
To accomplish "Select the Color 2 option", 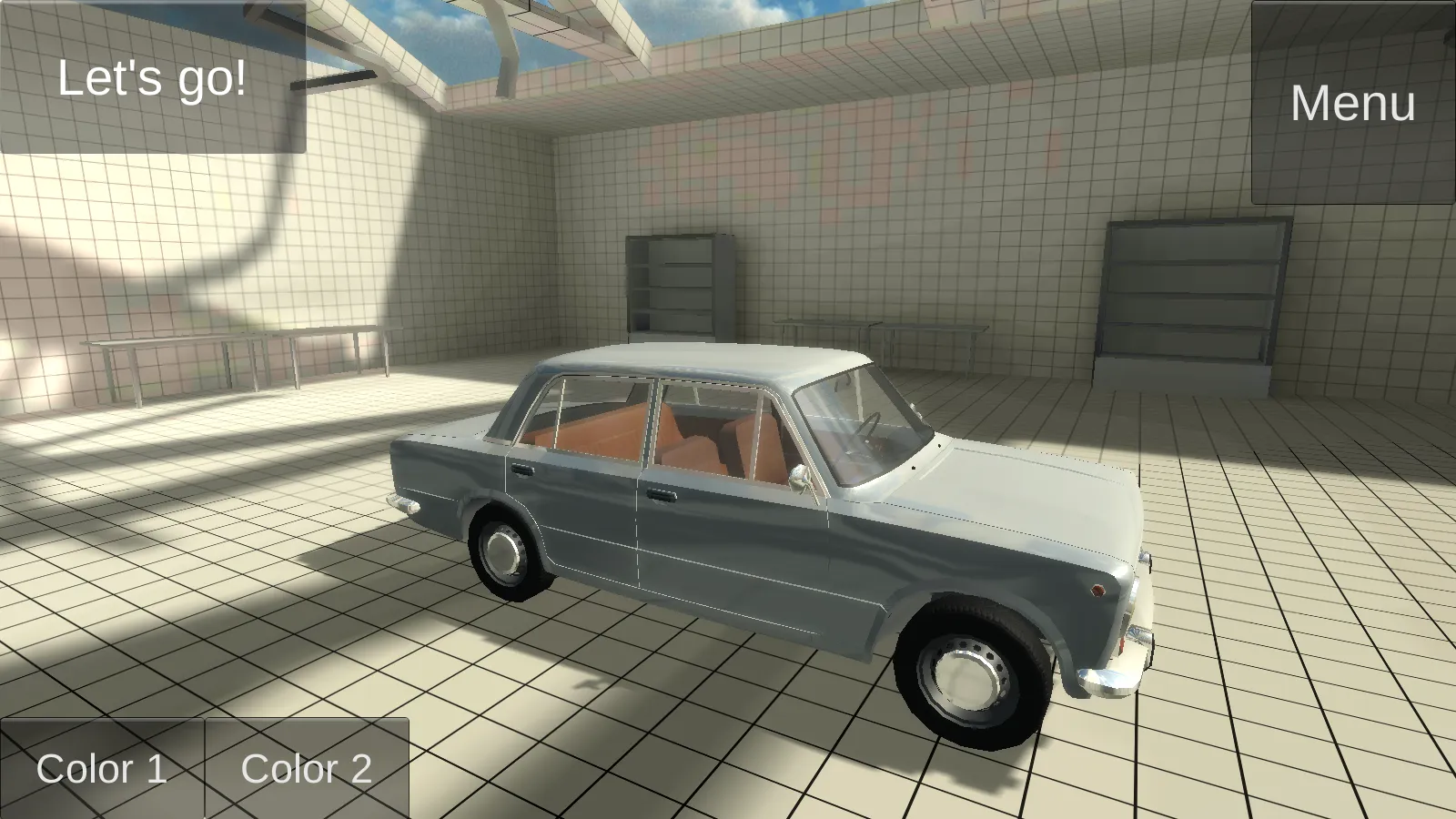I will click(308, 769).
